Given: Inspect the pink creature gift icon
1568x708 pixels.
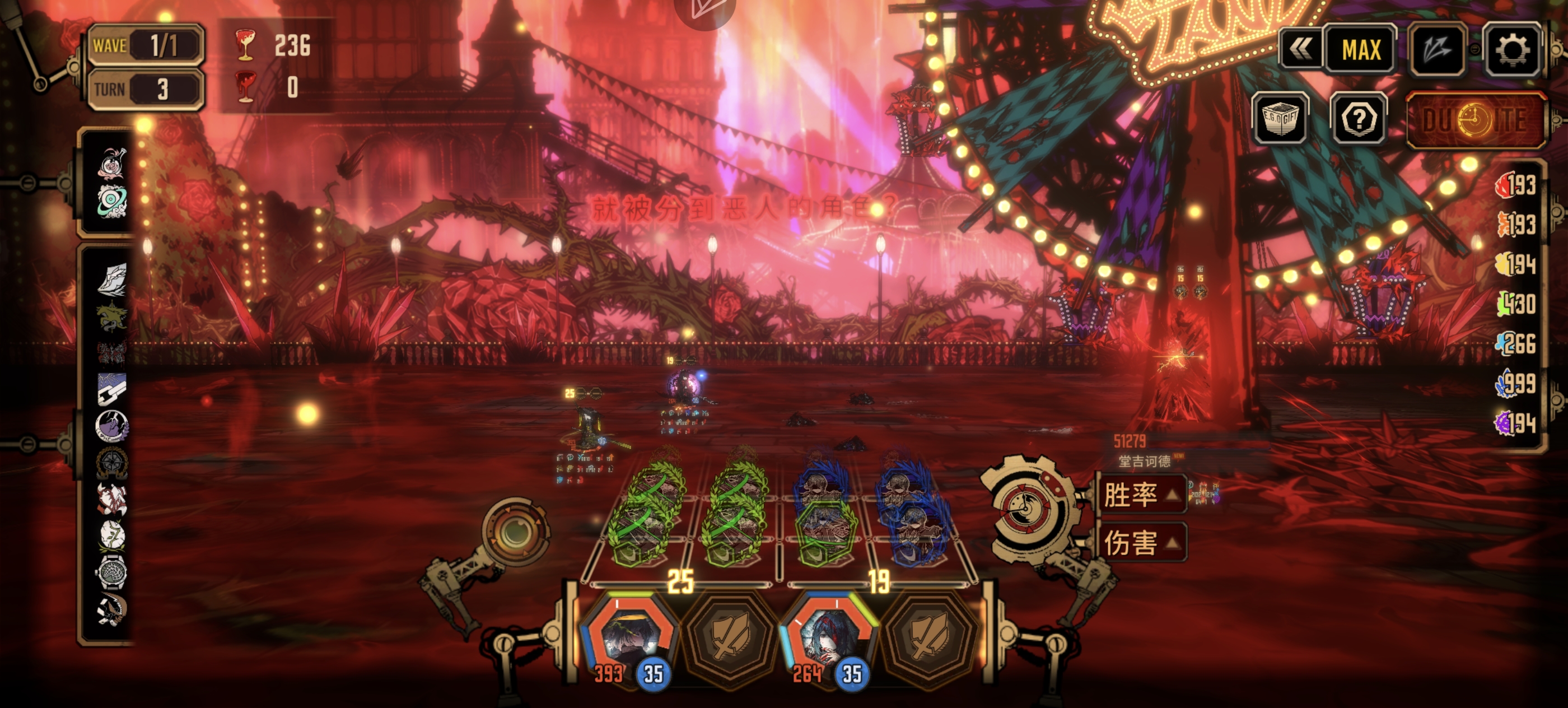Looking at the screenshot, I should (x=112, y=164).
